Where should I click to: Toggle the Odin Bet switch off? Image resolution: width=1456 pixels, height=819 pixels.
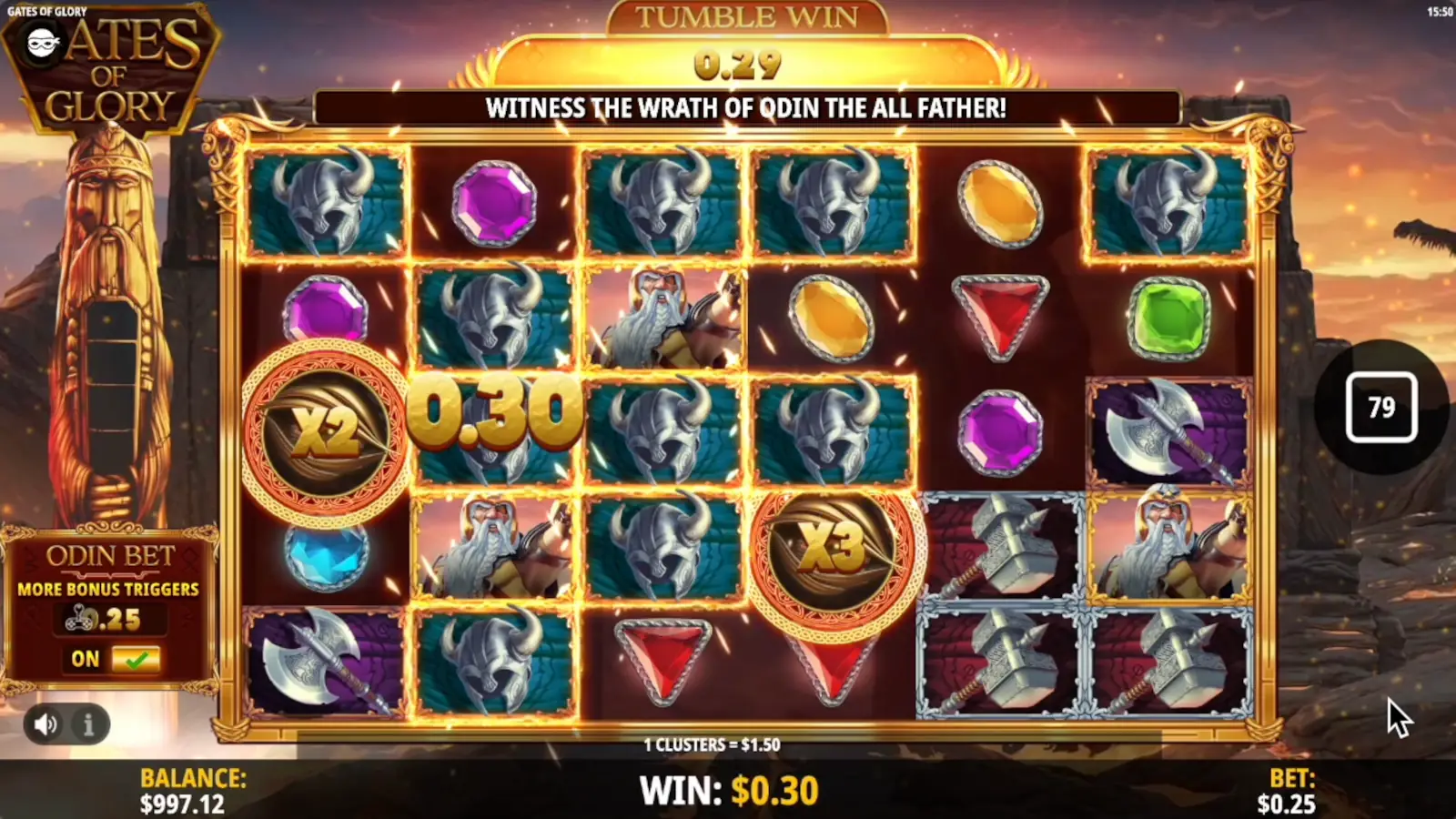pos(135,658)
